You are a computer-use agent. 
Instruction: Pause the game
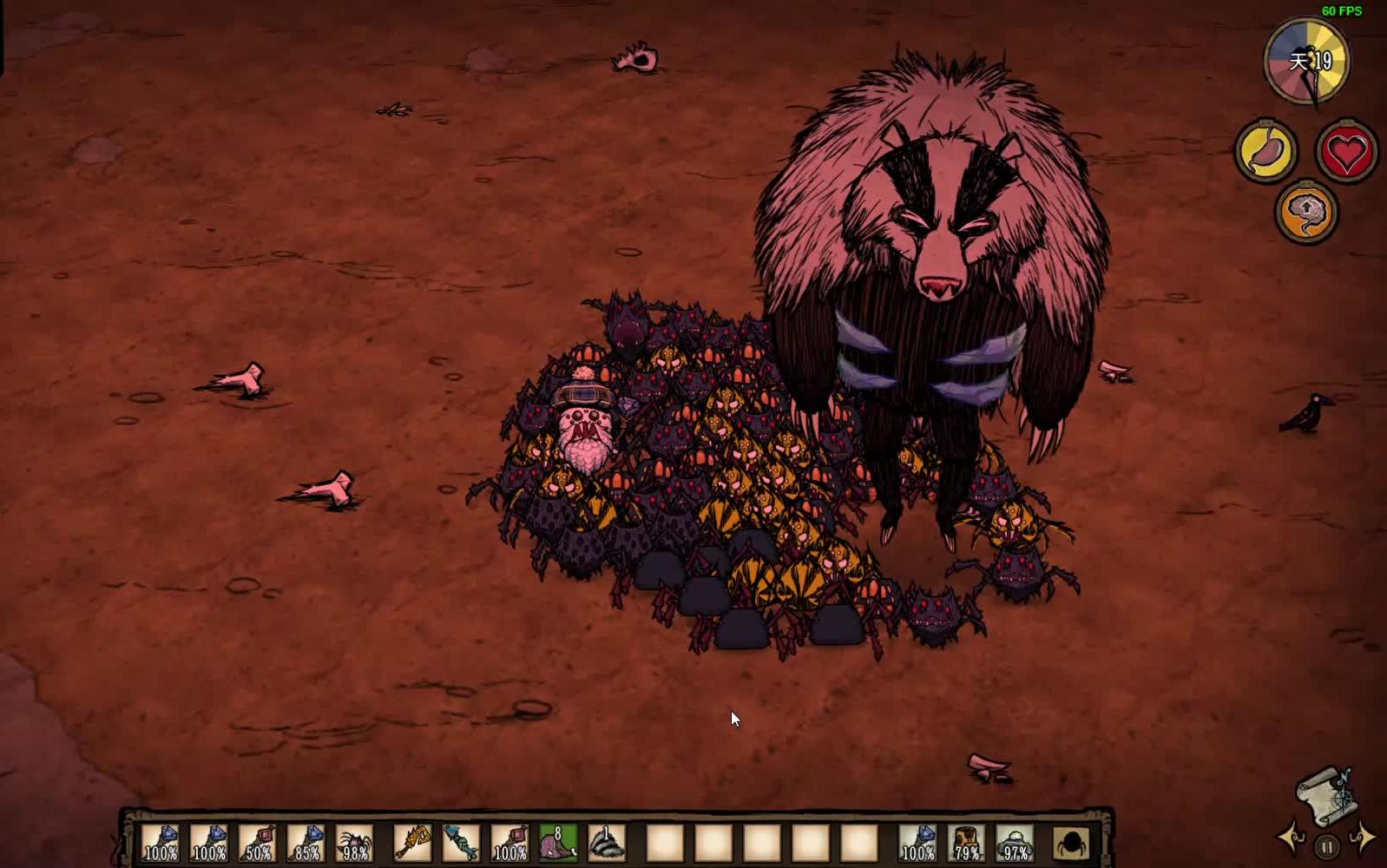[1326, 846]
